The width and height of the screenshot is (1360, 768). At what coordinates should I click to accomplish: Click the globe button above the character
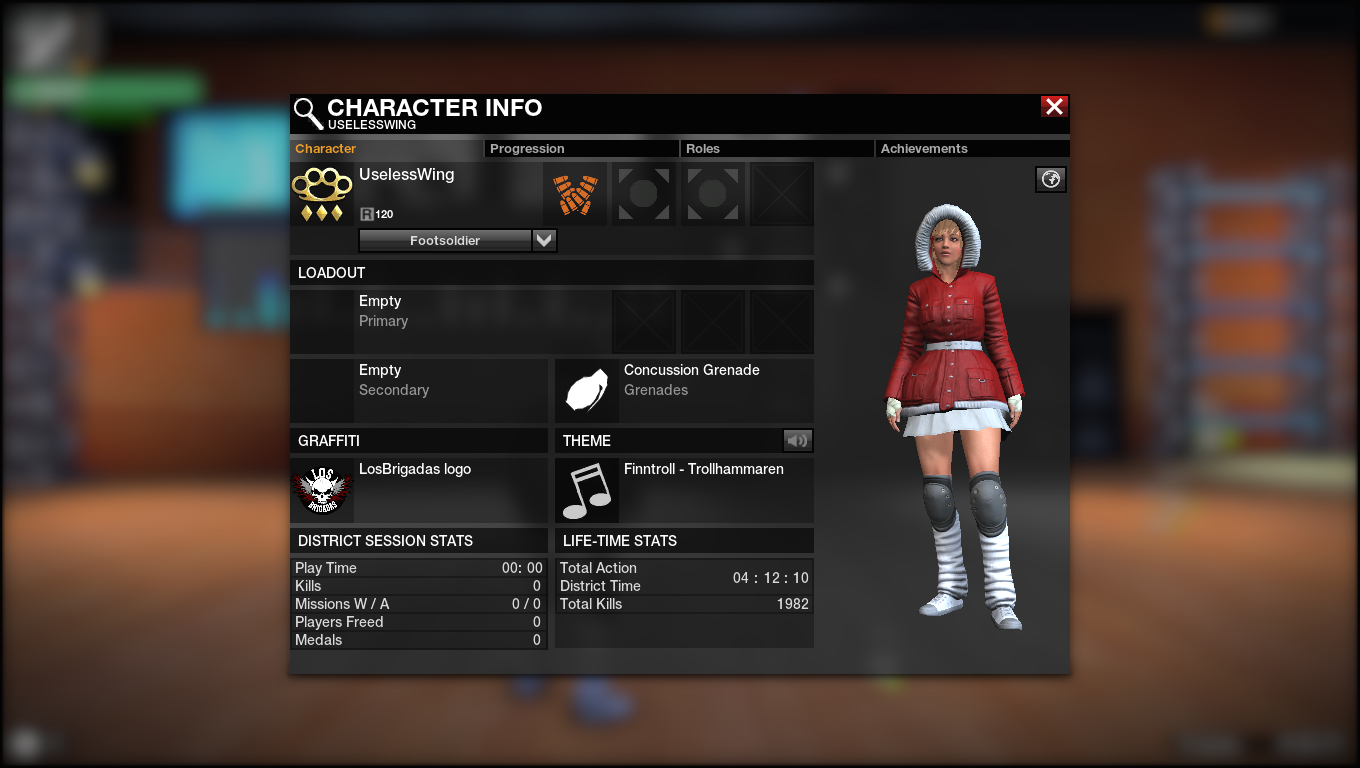click(1051, 179)
